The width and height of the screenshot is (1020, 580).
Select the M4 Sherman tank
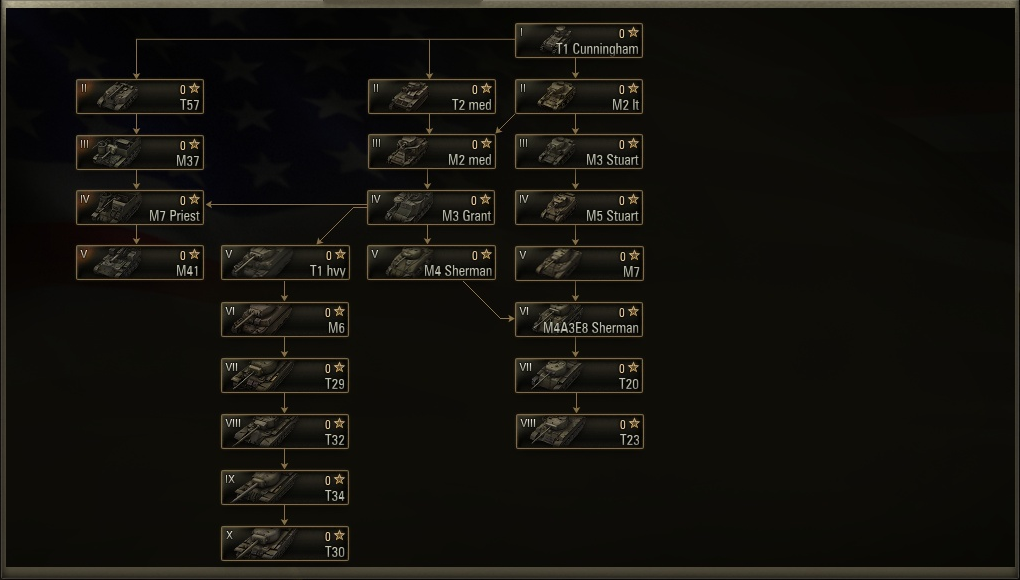431,263
